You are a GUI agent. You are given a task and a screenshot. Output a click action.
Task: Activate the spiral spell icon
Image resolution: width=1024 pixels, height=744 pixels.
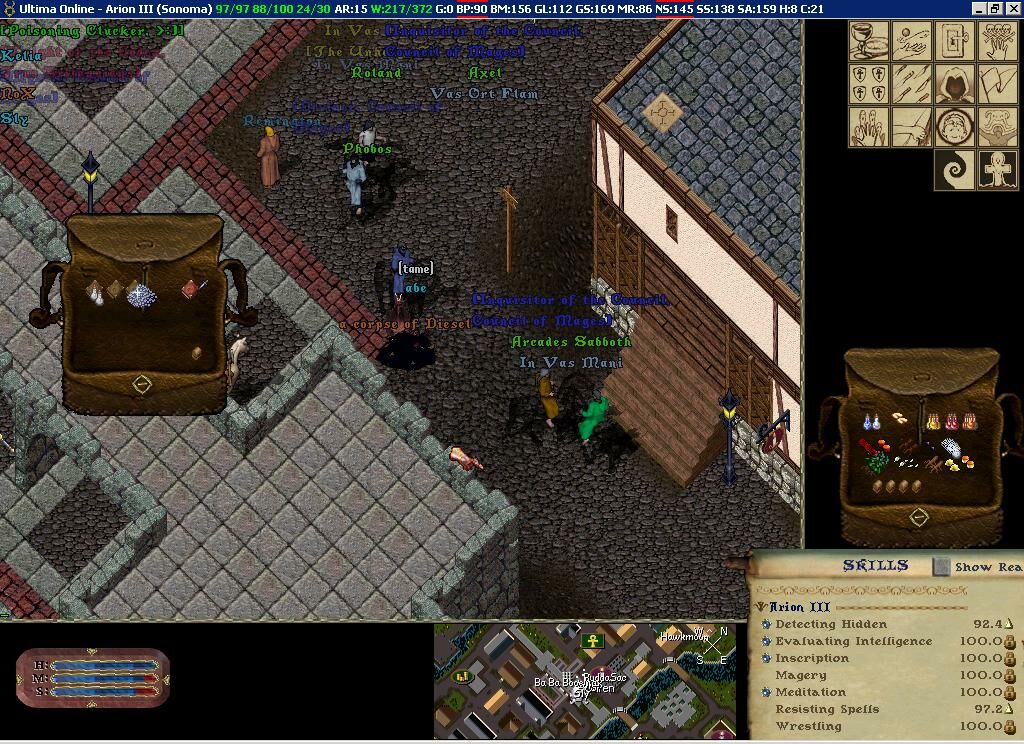click(x=955, y=170)
